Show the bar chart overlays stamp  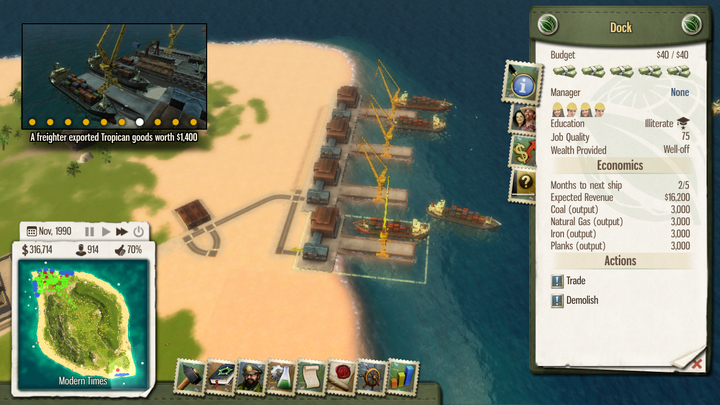click(x=402, y=377)
